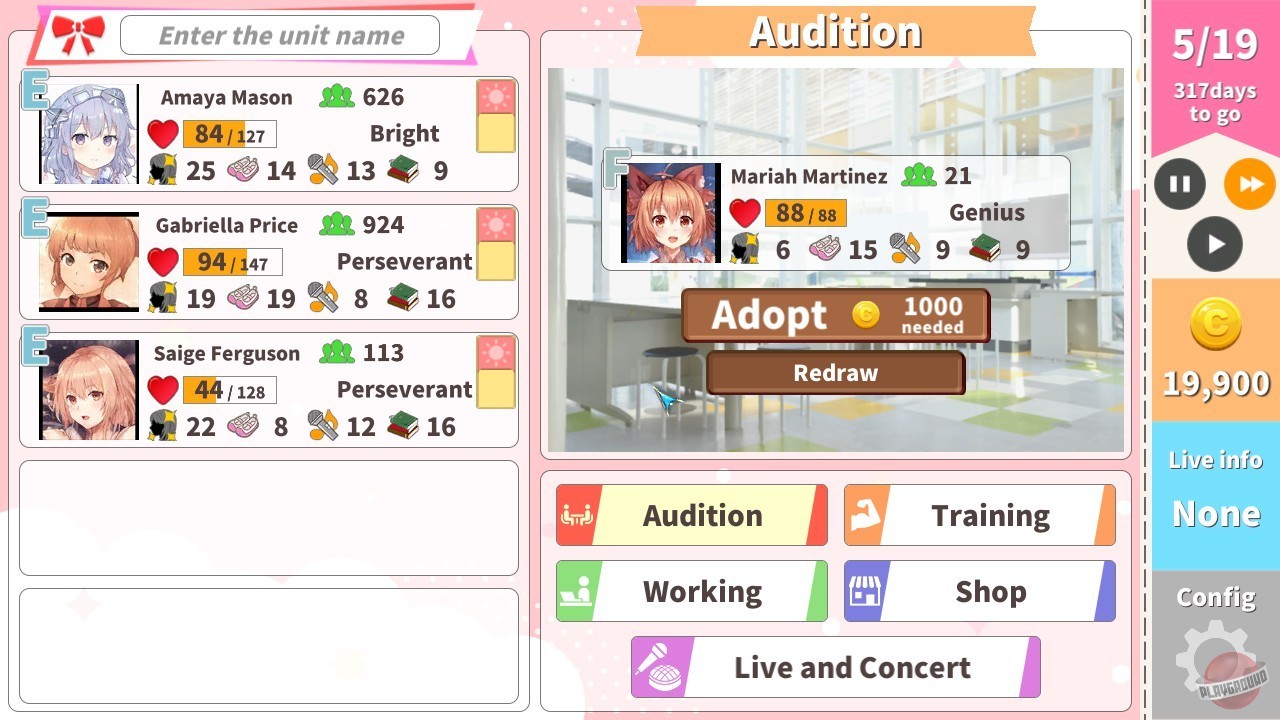
Task: Click the fans icon next to Amaya Mason's 626 count
Action: [x=336, y=97]
